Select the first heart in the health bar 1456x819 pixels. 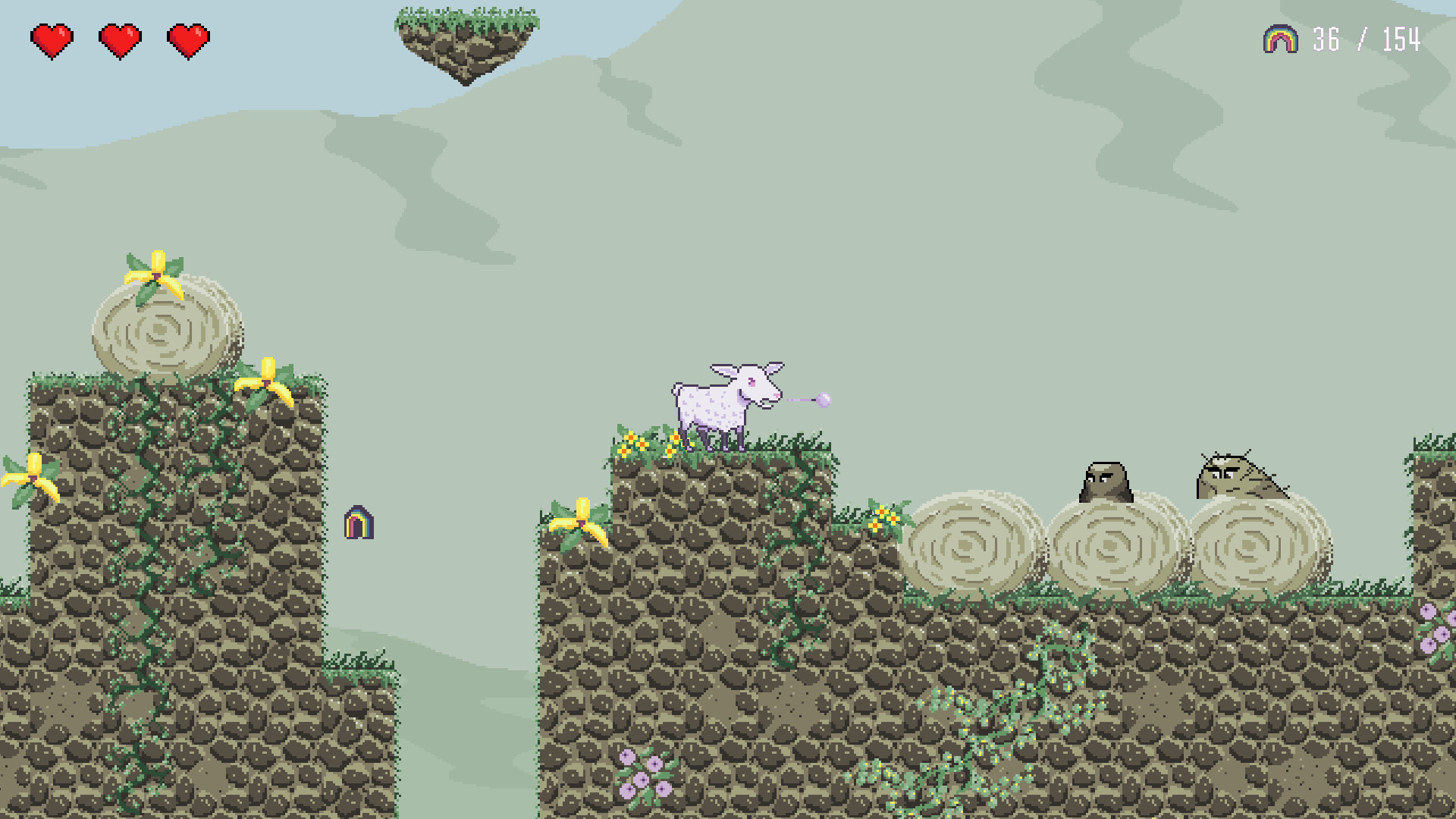pos(51,38)
